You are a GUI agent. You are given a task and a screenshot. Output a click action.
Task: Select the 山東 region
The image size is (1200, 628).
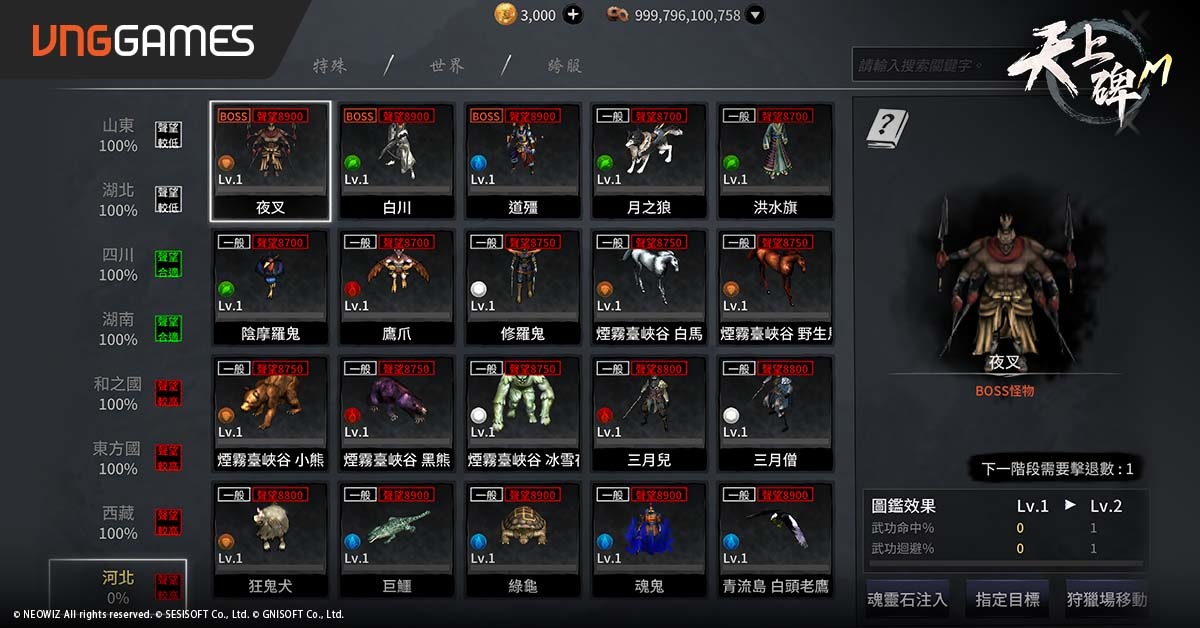coord(118,136)
